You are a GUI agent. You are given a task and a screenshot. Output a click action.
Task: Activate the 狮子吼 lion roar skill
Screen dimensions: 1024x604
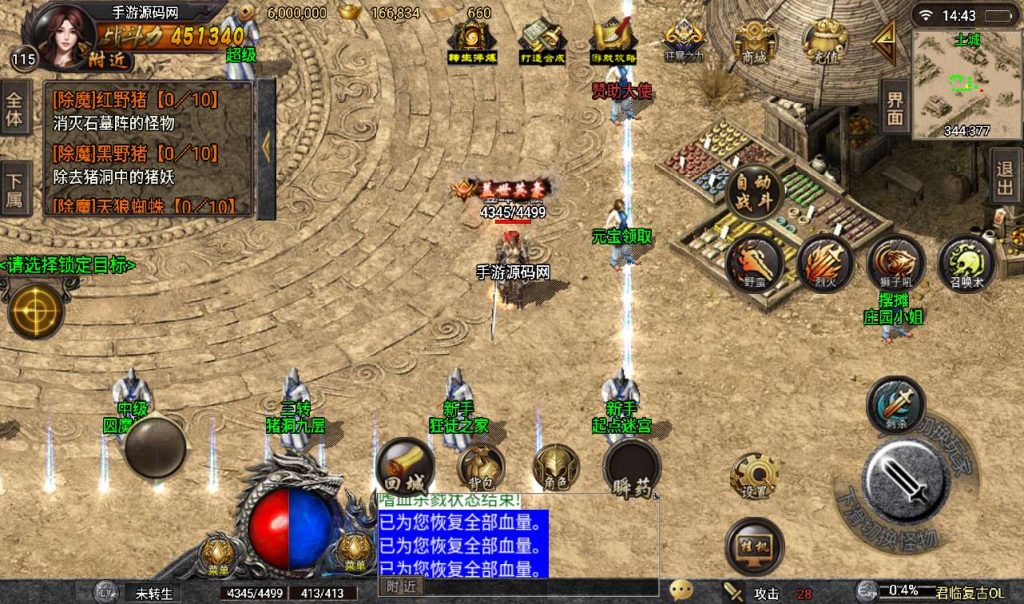tap(894, 263)
